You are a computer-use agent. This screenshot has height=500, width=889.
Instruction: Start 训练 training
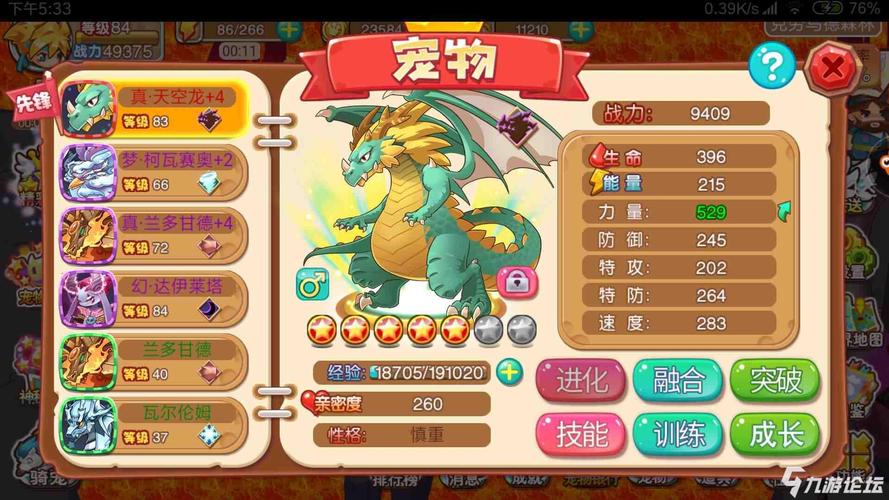678,434
